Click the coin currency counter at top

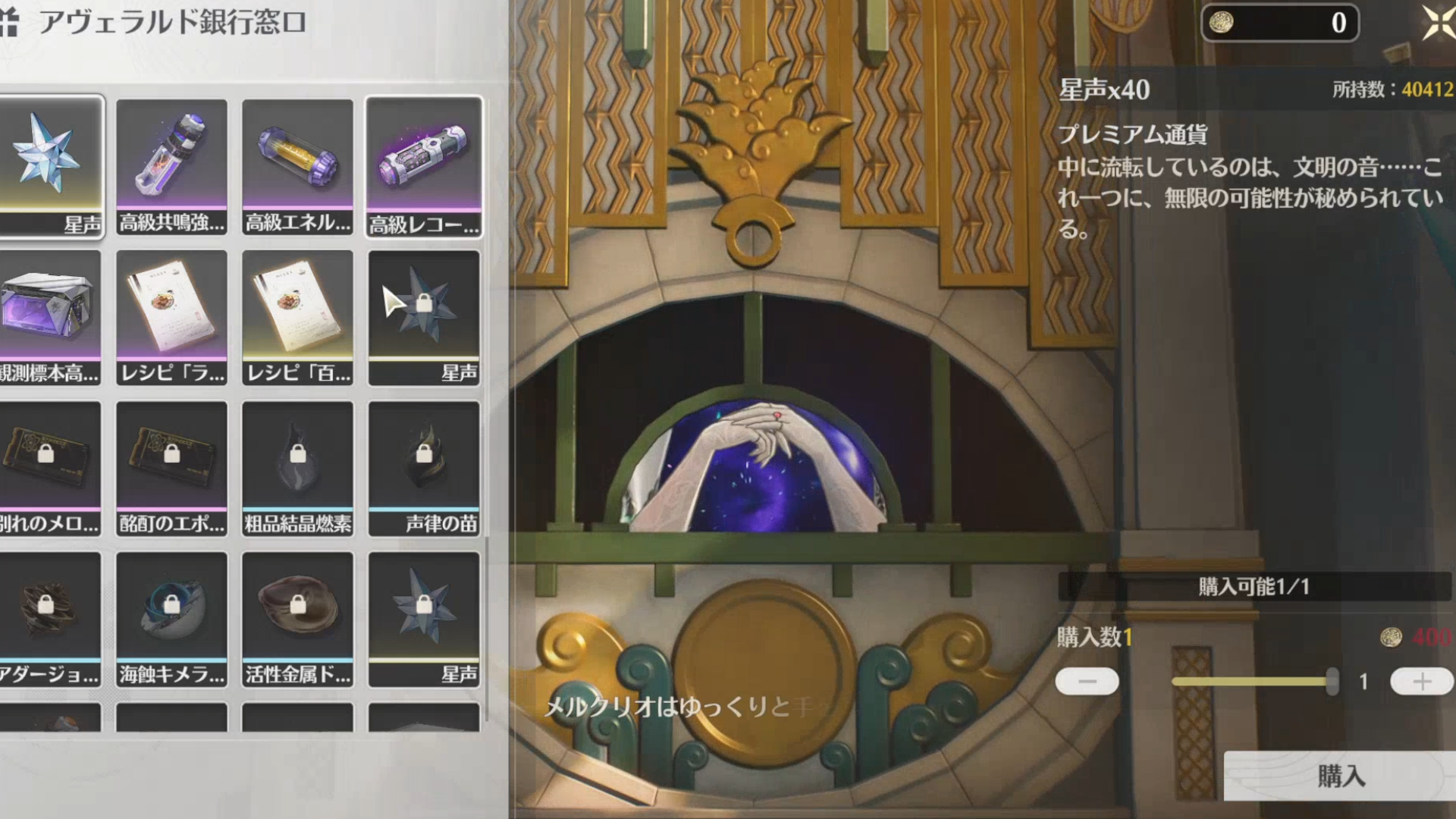coord(1279,23)
